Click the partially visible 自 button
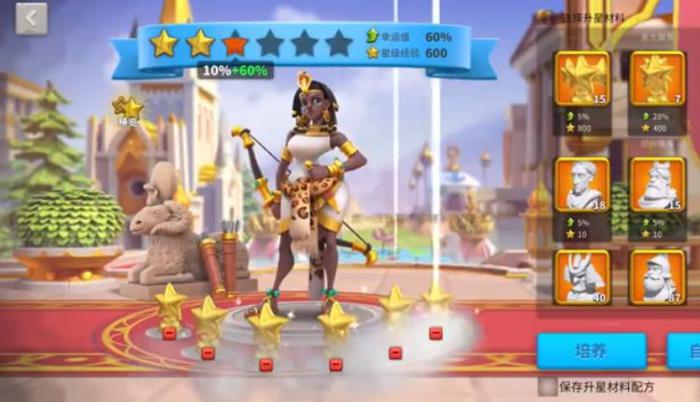 [685, 351]
